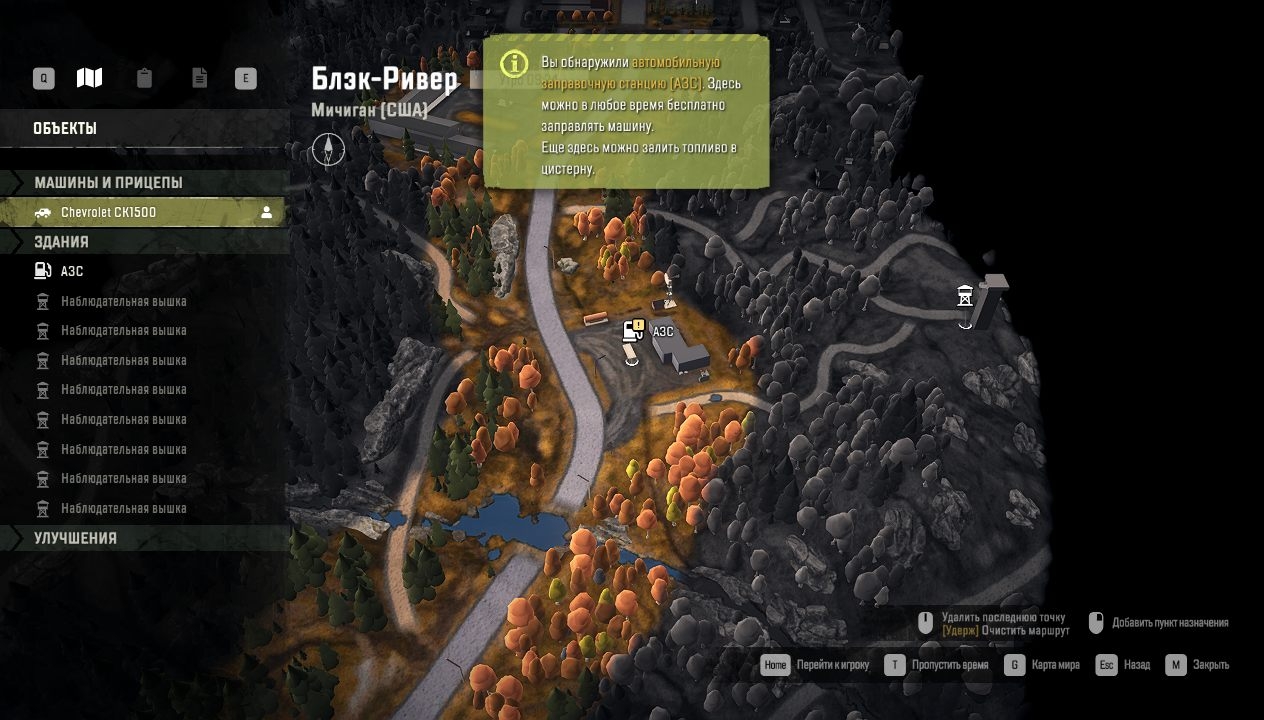Expand the Улучшения section
The image size is (1264, 720).
(x=75, y=538)
